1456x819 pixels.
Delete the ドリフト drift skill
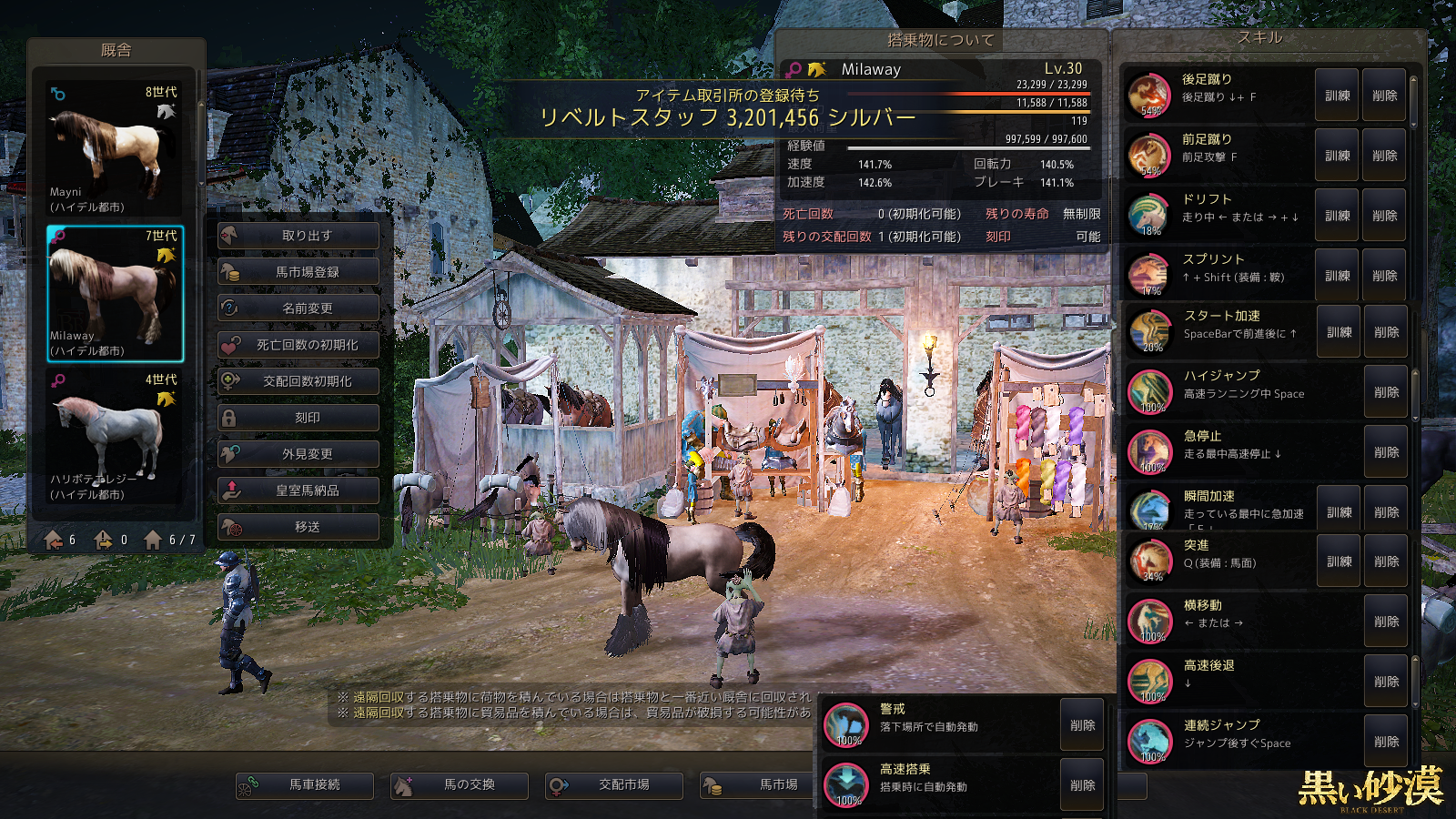(1384, 216)
